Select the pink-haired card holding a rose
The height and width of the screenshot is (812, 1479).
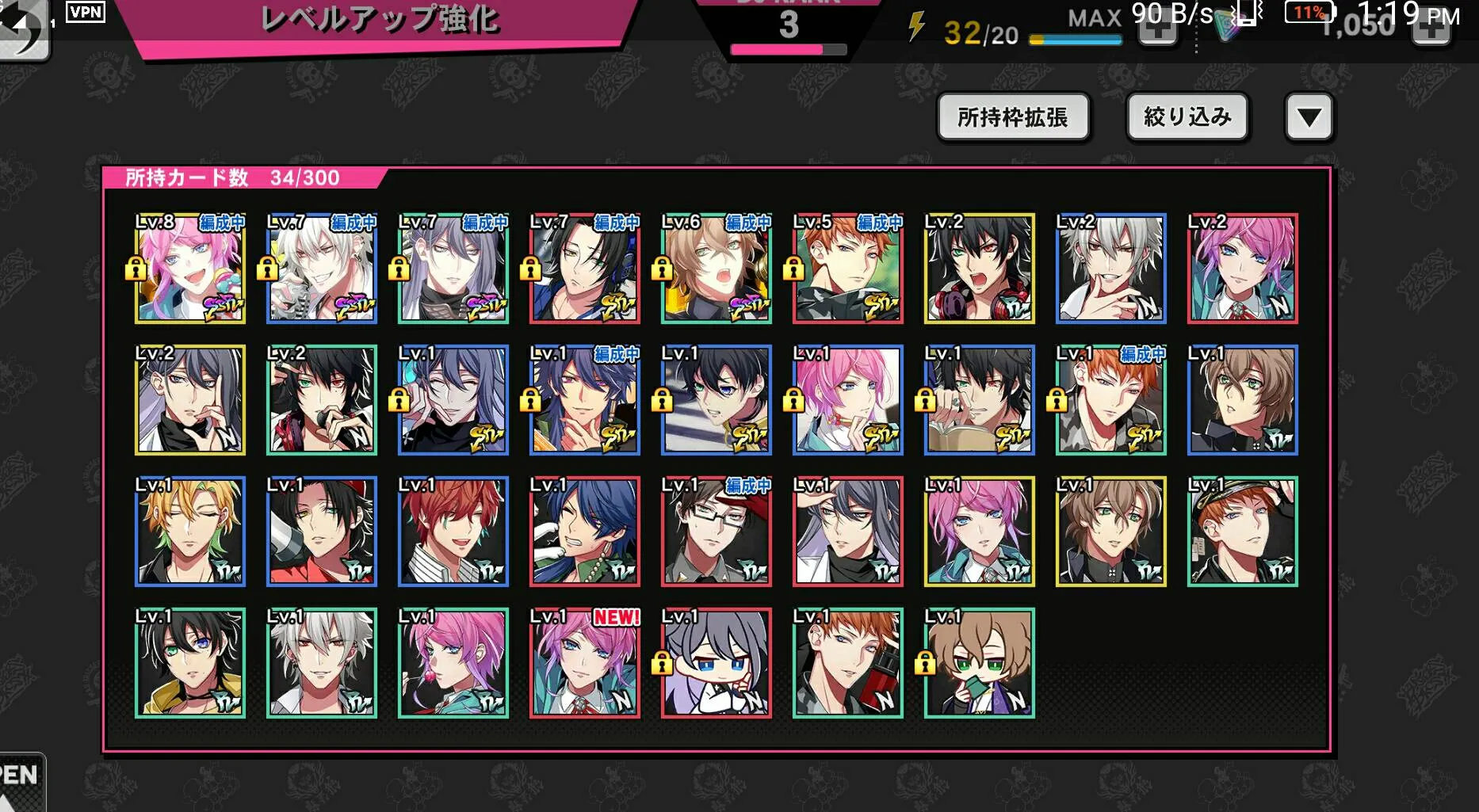pos(453,663)
